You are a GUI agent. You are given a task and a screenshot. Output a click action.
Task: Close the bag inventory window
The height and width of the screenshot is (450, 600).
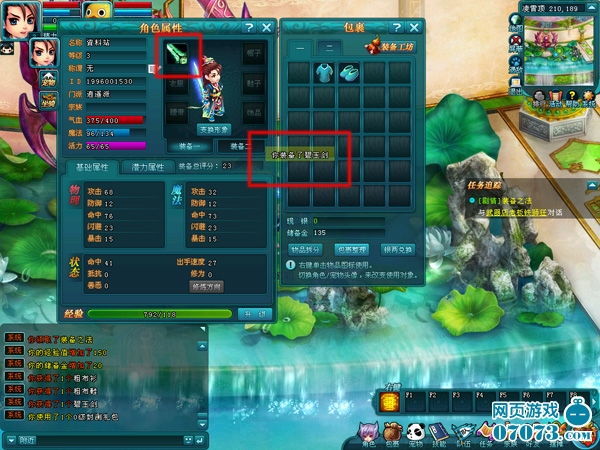coord(414,28)
